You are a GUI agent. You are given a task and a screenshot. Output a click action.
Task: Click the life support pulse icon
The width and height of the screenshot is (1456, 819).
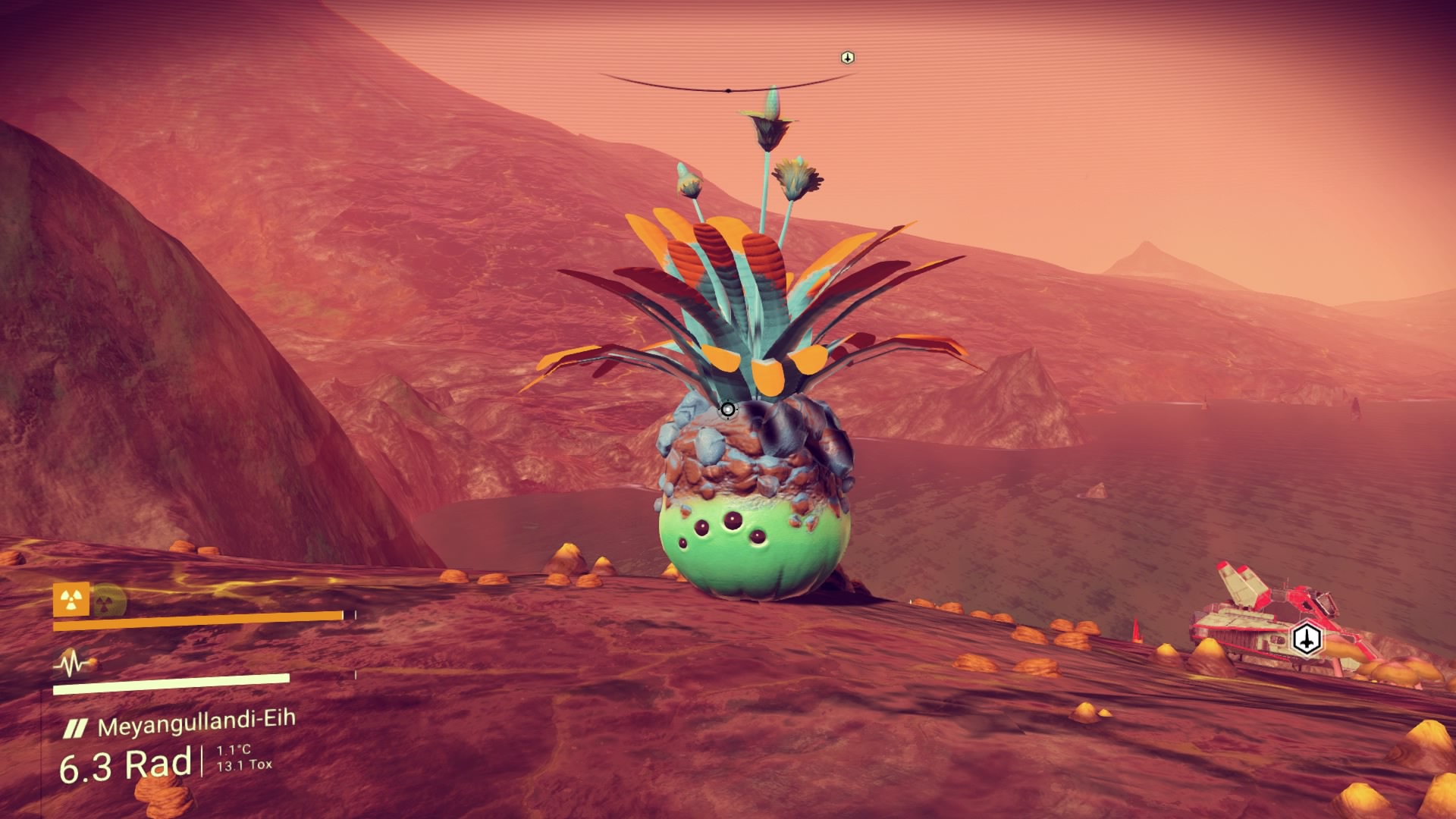pos(74,665)
